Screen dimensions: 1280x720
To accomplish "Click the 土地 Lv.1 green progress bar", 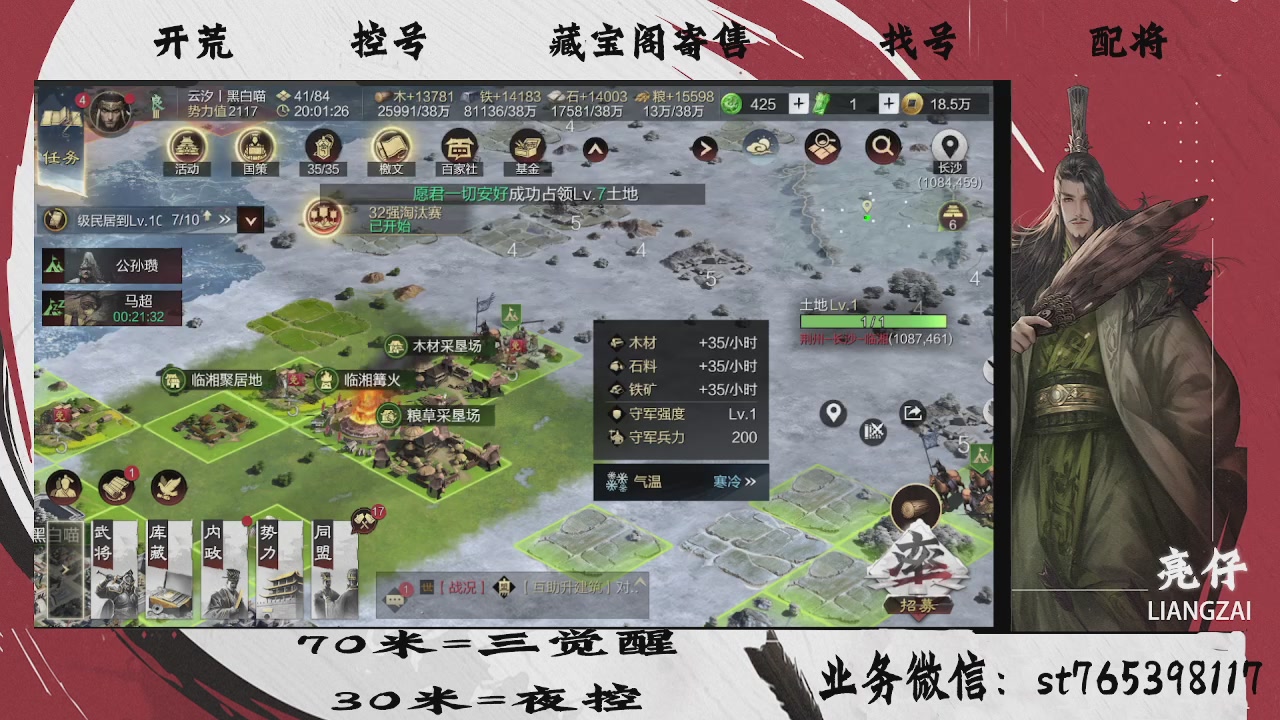I will 872,320.
